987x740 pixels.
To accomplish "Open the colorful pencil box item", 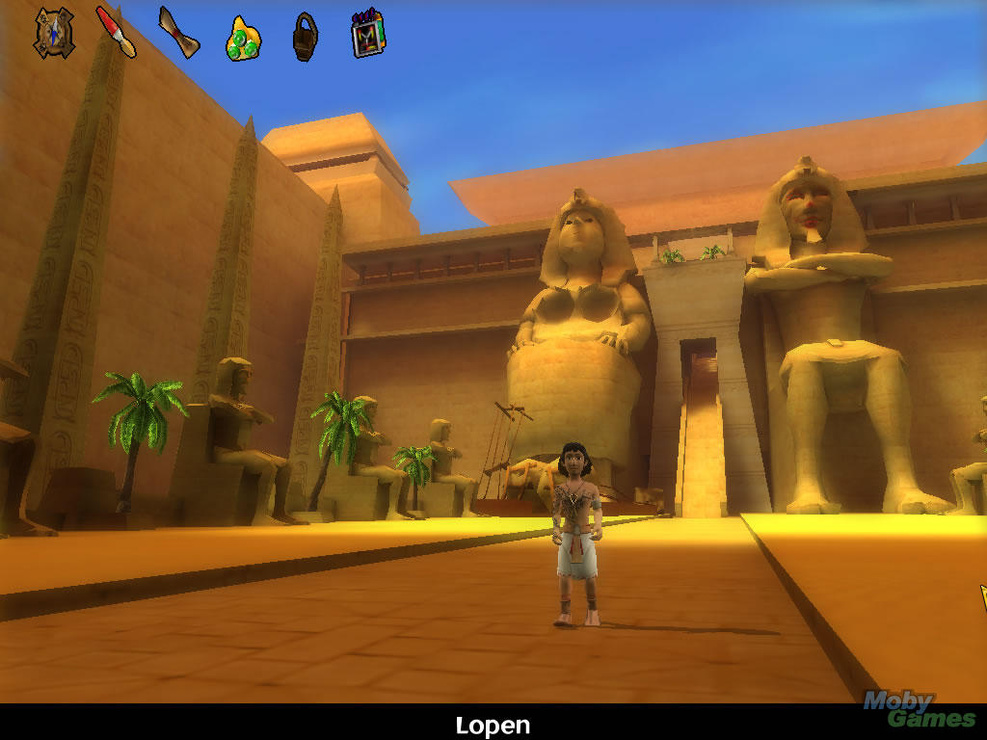I will coord(367,33).
